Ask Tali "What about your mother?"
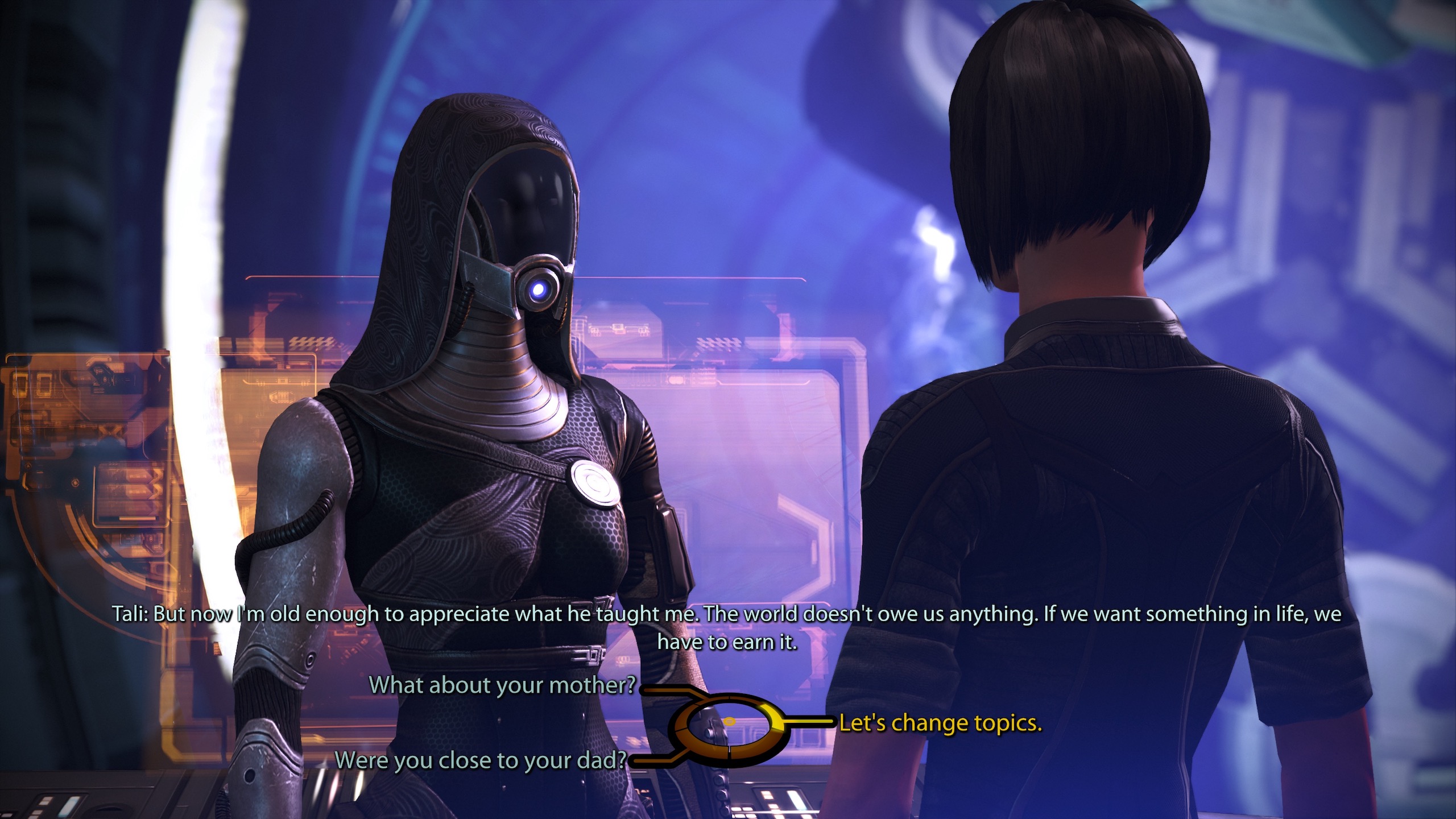This screenshot has height=819, width=1456. pyautogui.click(x=502, y=685)
